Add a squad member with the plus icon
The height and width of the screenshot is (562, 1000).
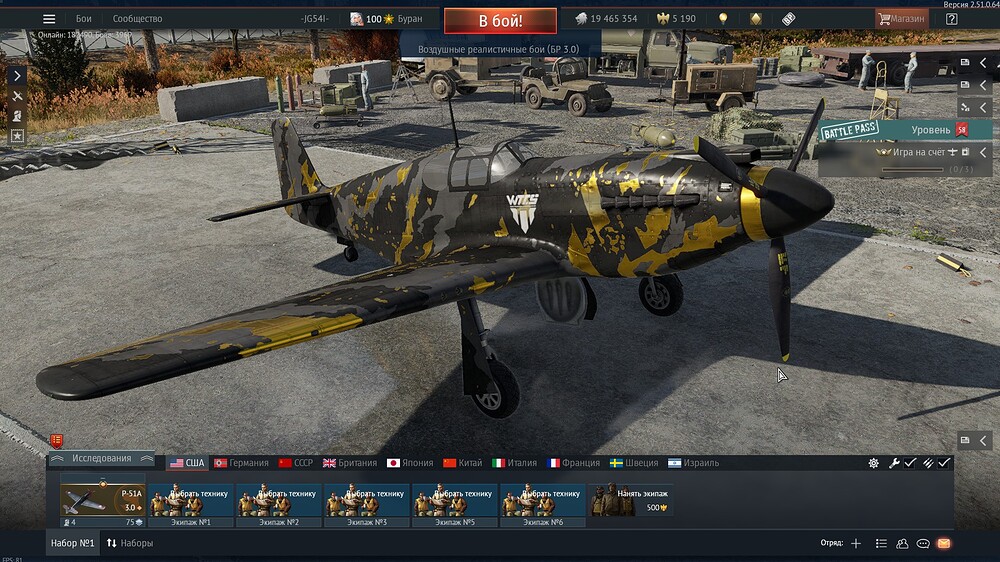click(855, 544)
